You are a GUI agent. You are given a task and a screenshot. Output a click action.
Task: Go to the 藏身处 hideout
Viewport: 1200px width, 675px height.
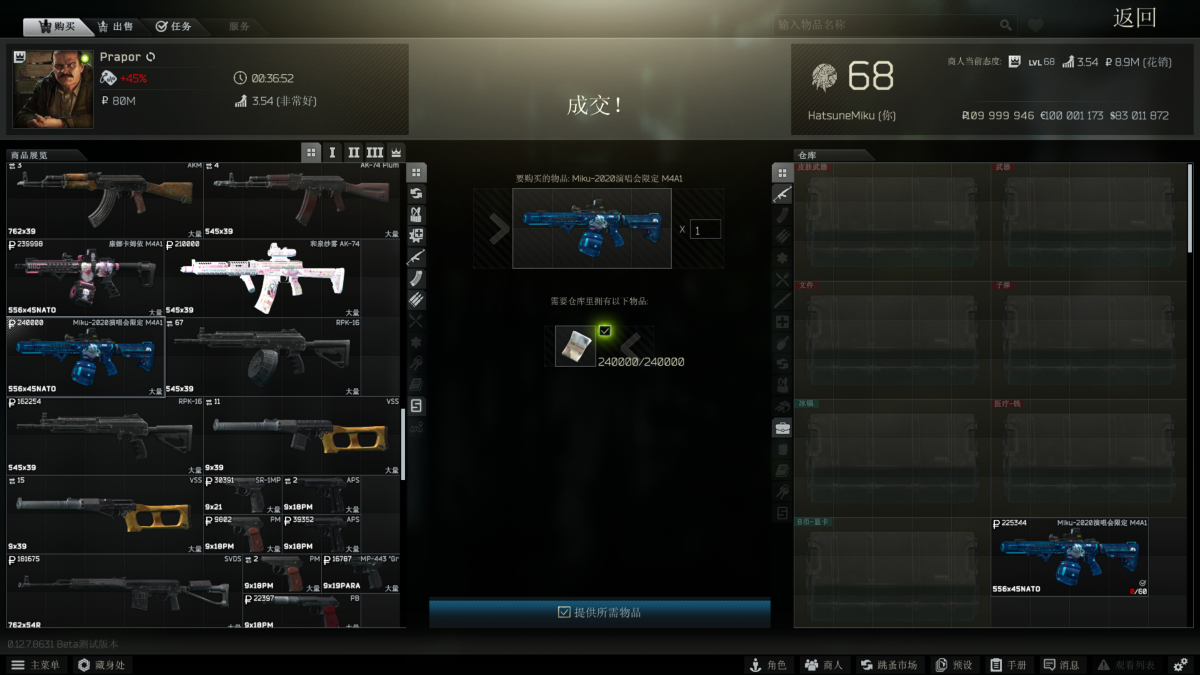click(102, 665)
